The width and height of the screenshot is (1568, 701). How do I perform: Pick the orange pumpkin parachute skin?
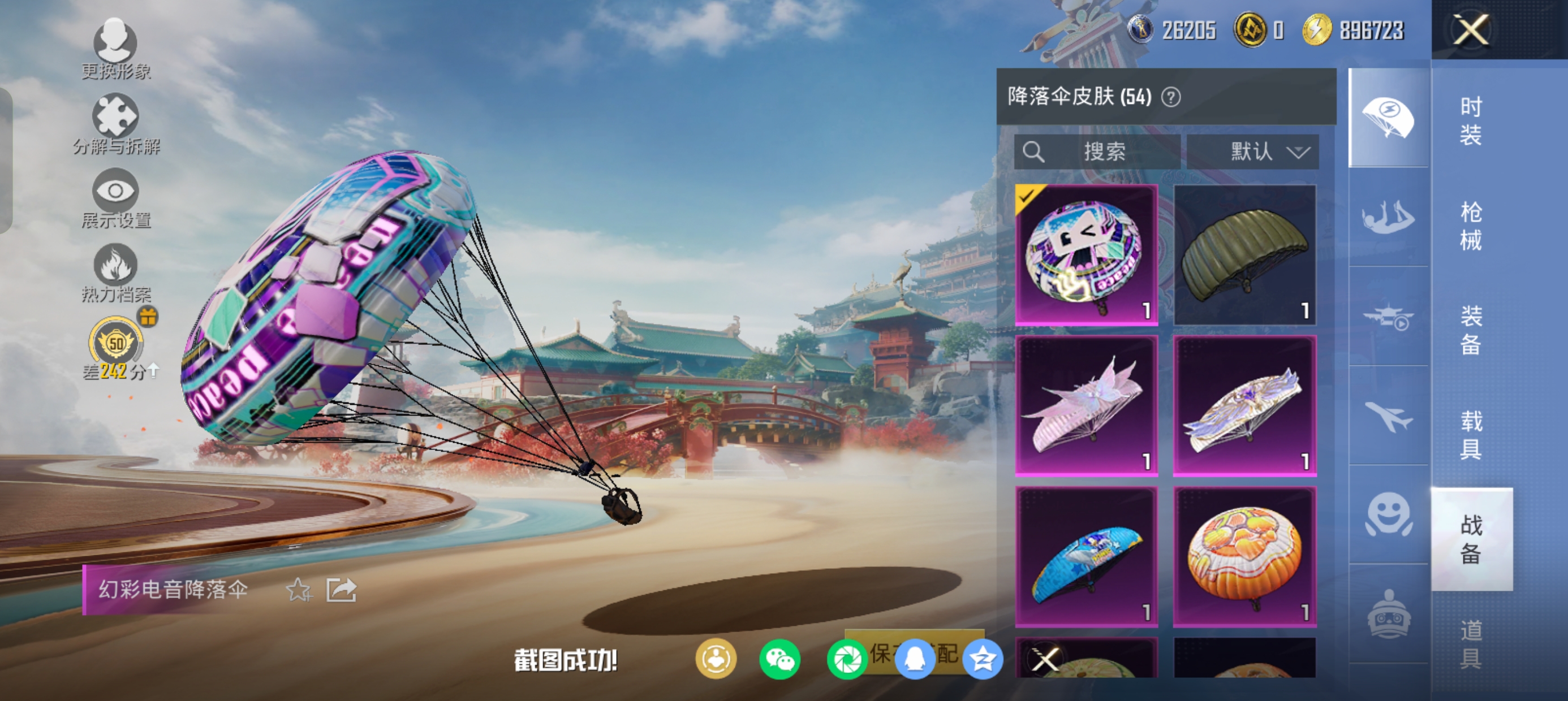1244,556
